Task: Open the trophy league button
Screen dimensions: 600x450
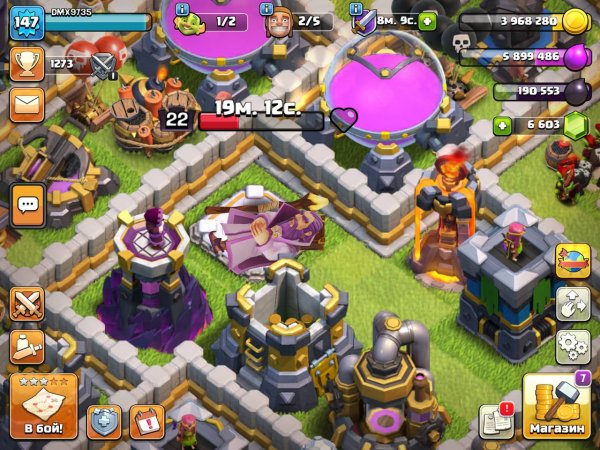Action: (26, 64)
